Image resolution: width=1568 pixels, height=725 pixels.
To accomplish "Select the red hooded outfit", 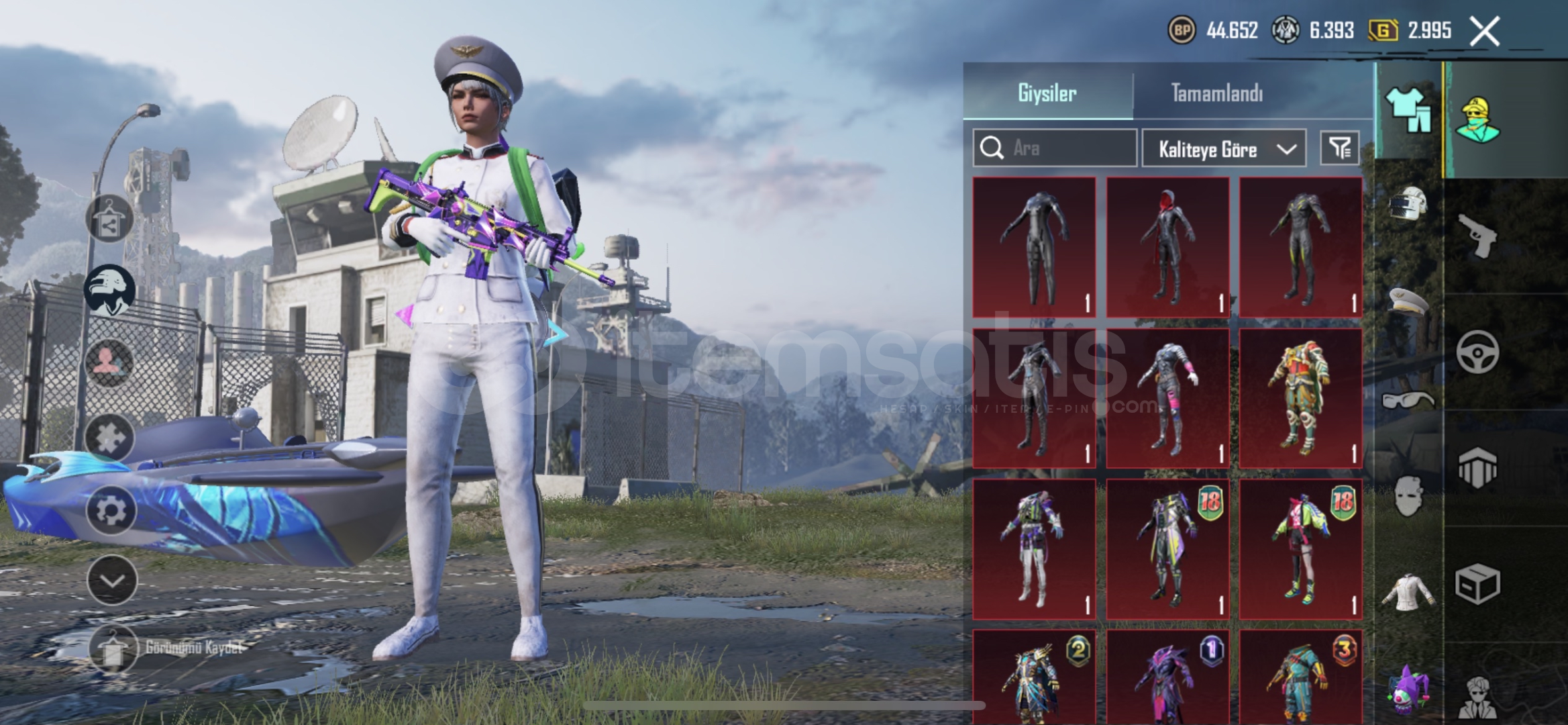I will click(x=1167, y=247).
